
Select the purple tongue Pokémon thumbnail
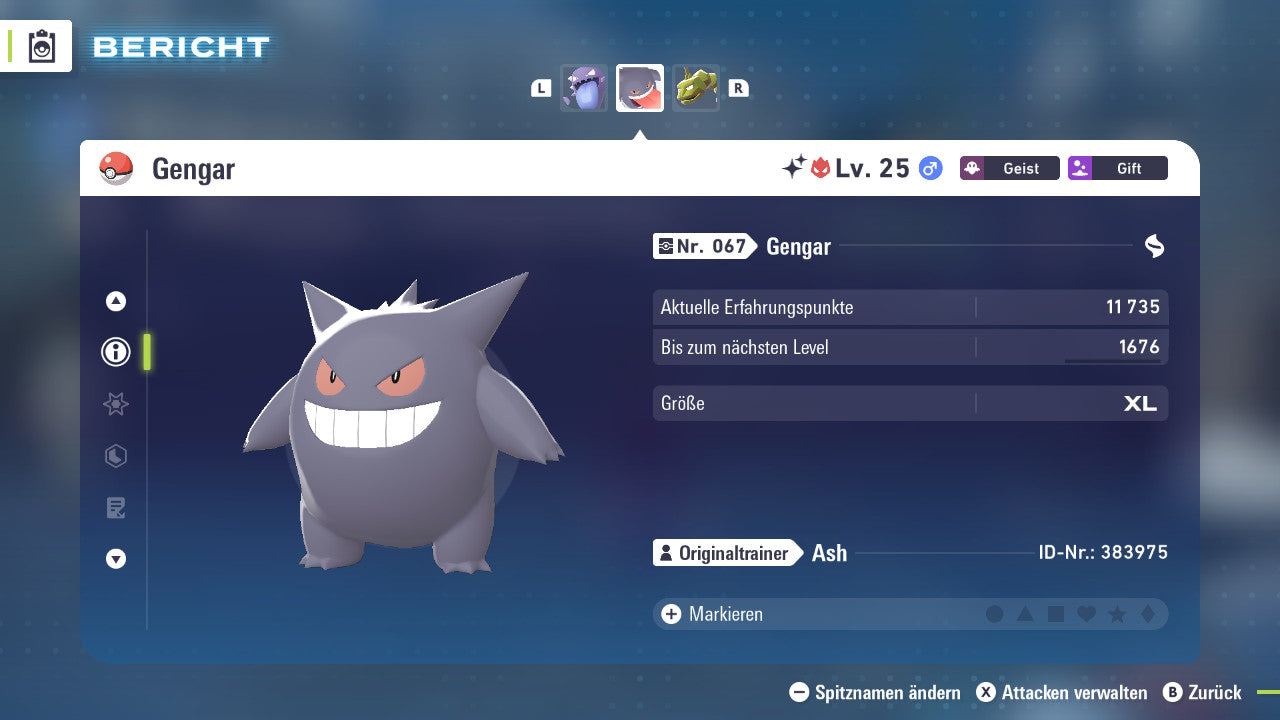pos(583,88)
